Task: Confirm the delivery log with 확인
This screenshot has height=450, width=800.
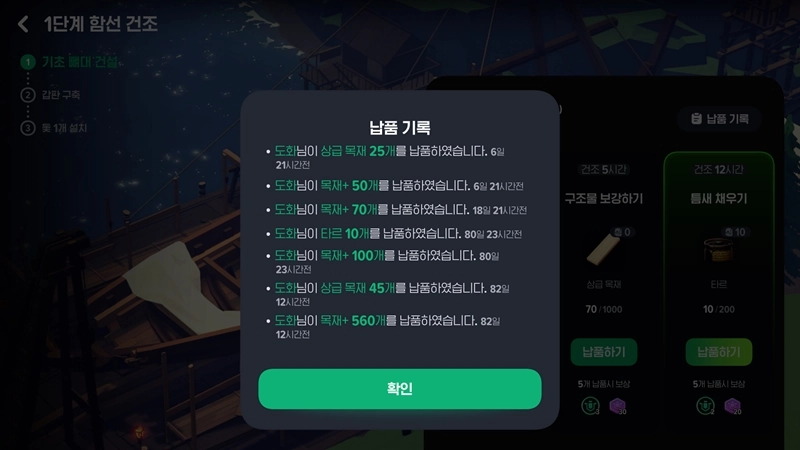Action: [399, 389]
